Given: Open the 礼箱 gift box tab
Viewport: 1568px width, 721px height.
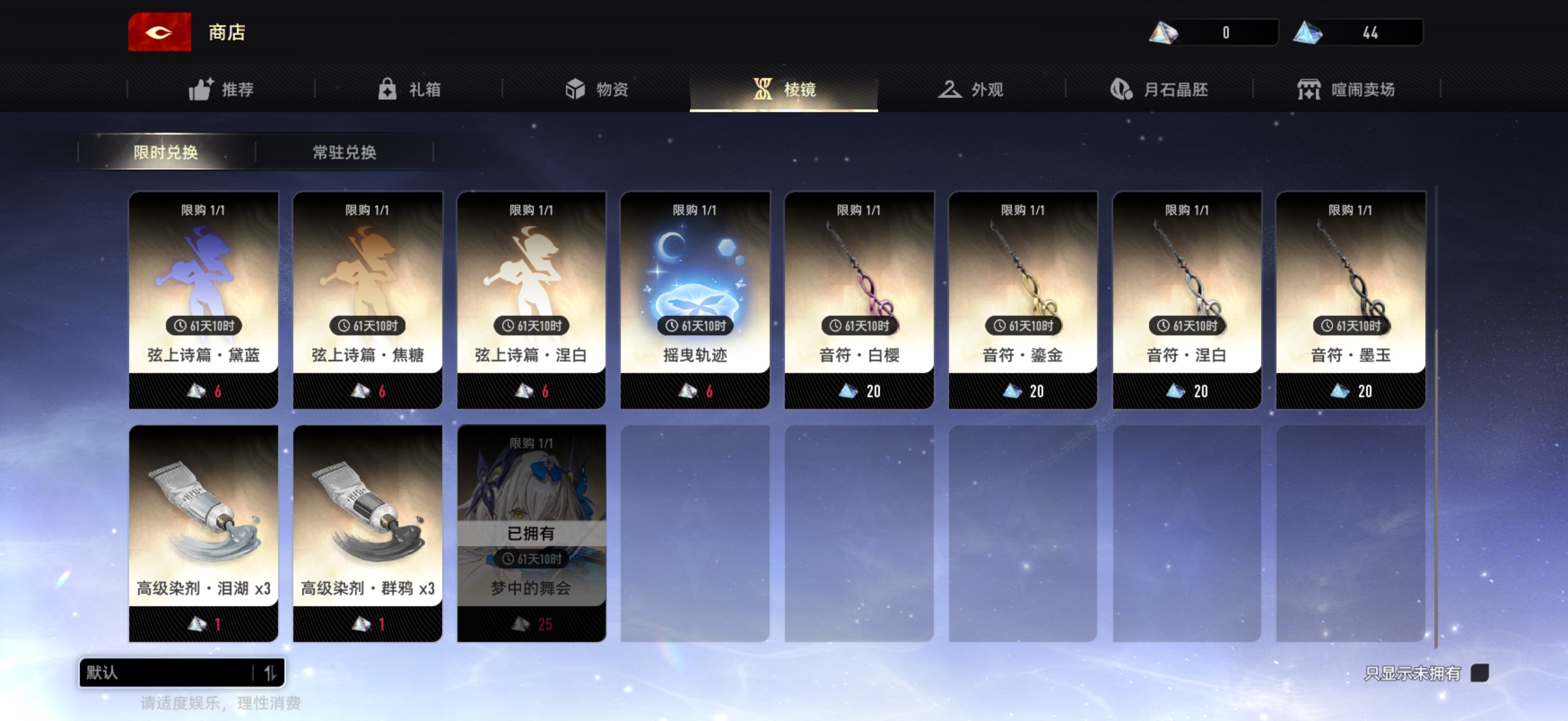Looking at the screenshot, I should tap(408, 90).
